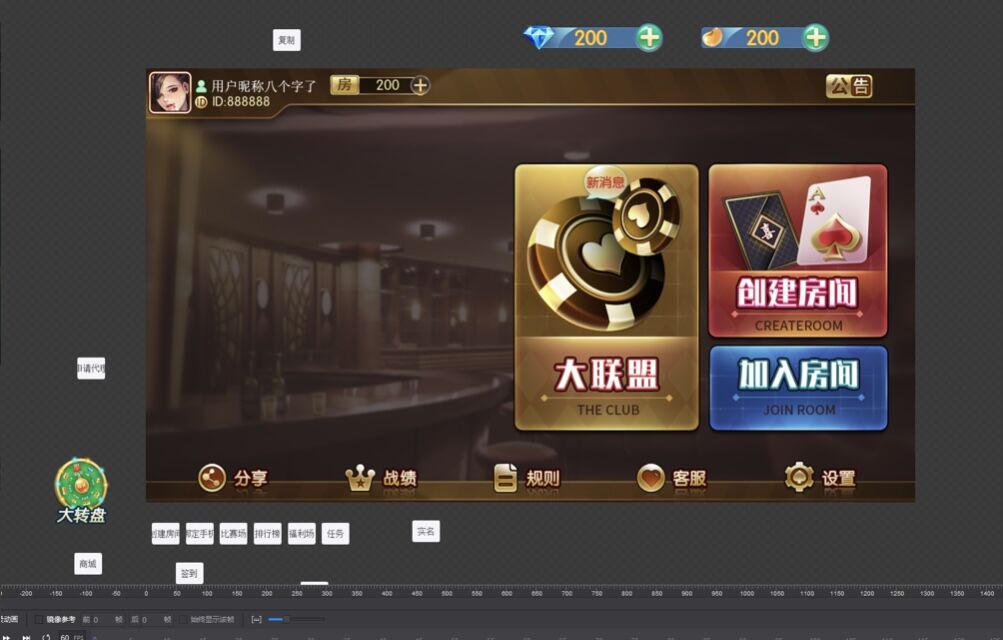
Task: Add diamonds with the green plus
Action: [x=649, y=38]
